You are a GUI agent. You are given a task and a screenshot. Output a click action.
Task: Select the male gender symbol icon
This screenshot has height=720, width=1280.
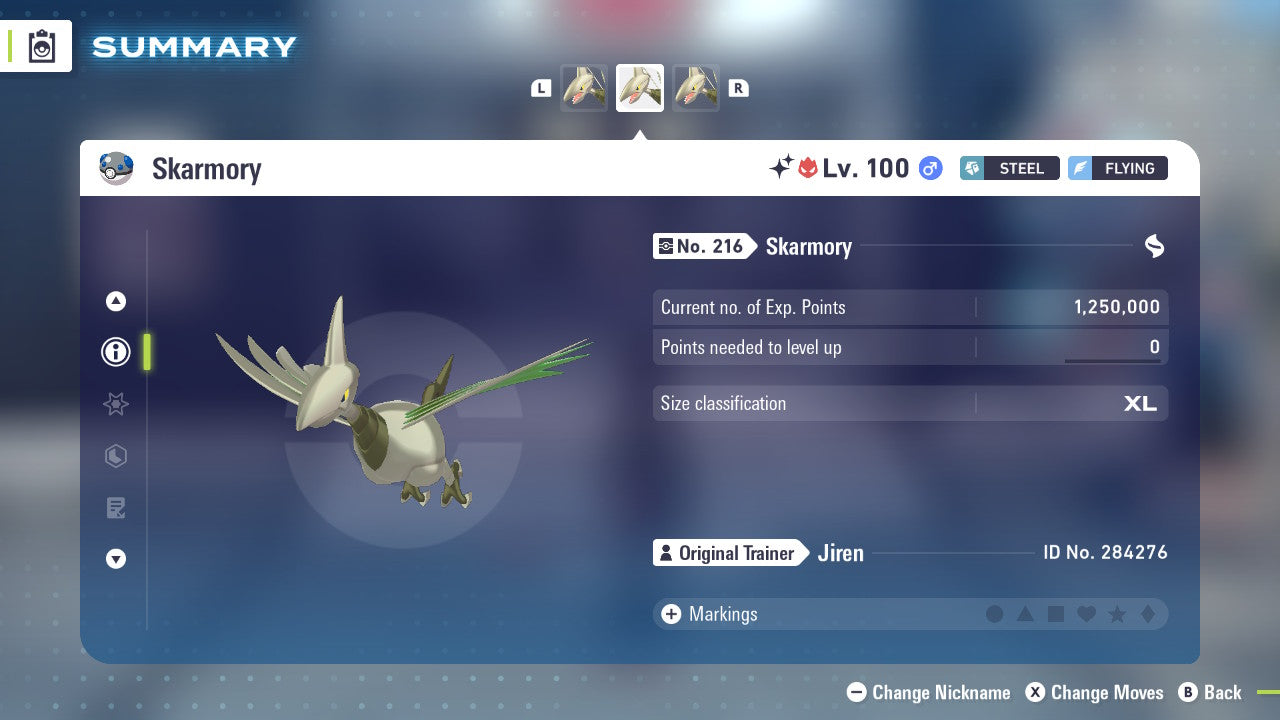click(928, 168)
